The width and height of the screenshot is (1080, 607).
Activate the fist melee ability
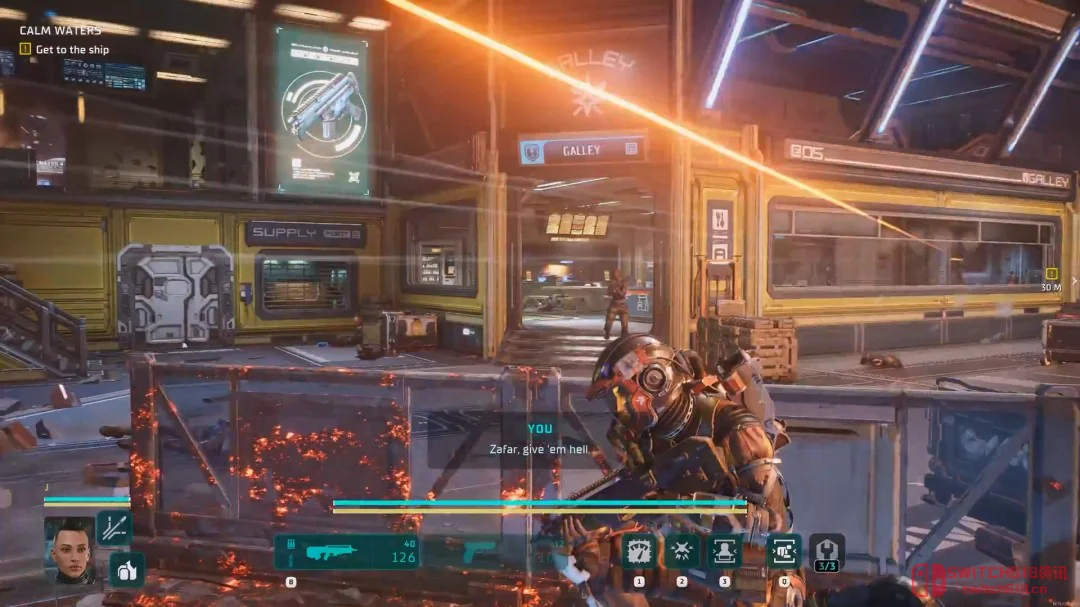click(x=783, y=552)
